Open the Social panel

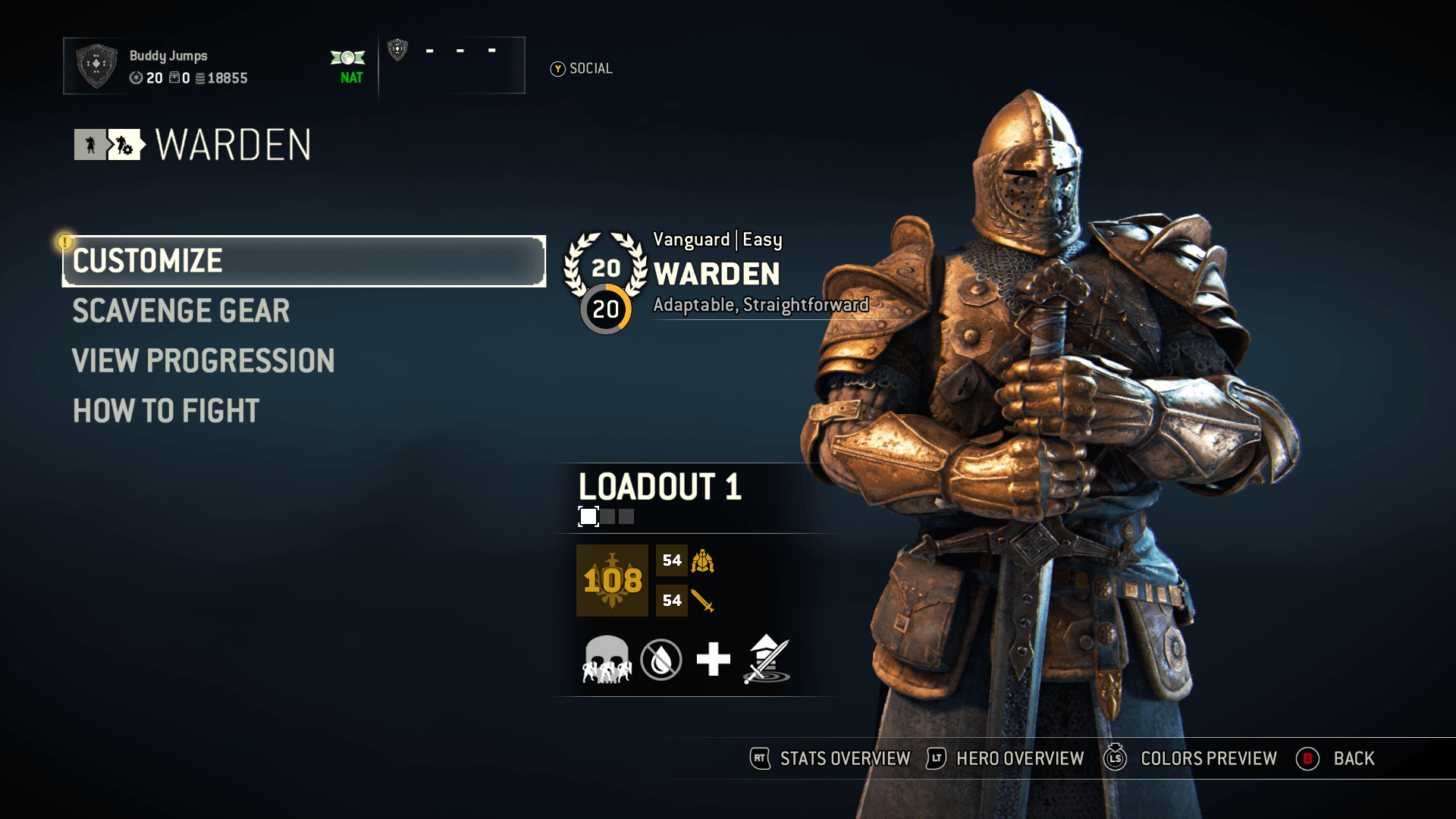point(582,69)
